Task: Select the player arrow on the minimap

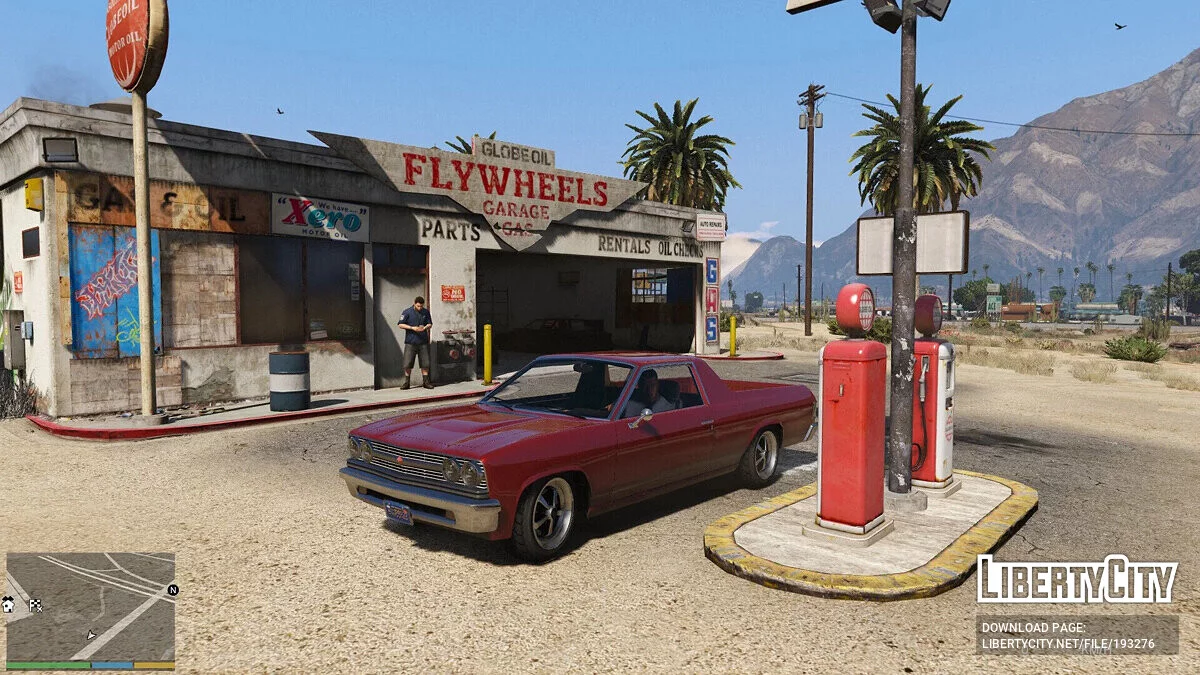Action: pos(91,634)
